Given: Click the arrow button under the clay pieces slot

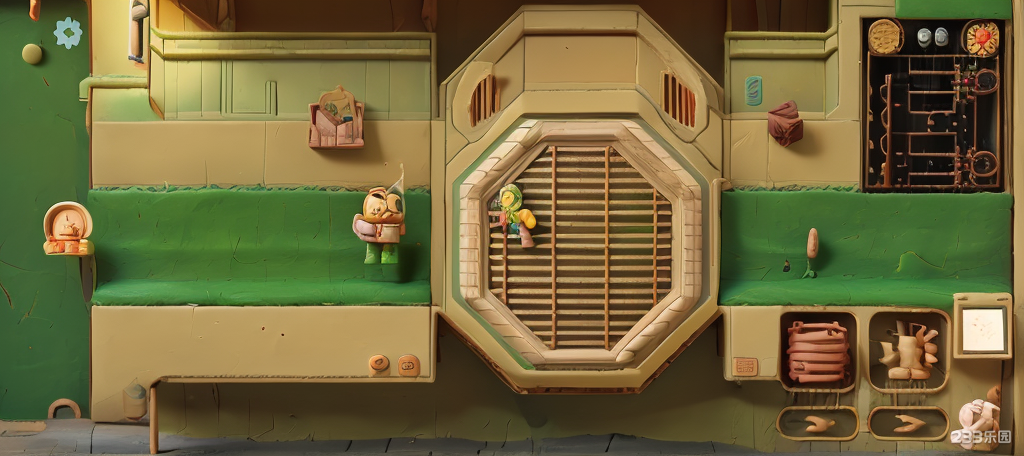Looking at the screenshot, I should pos(908,423).
